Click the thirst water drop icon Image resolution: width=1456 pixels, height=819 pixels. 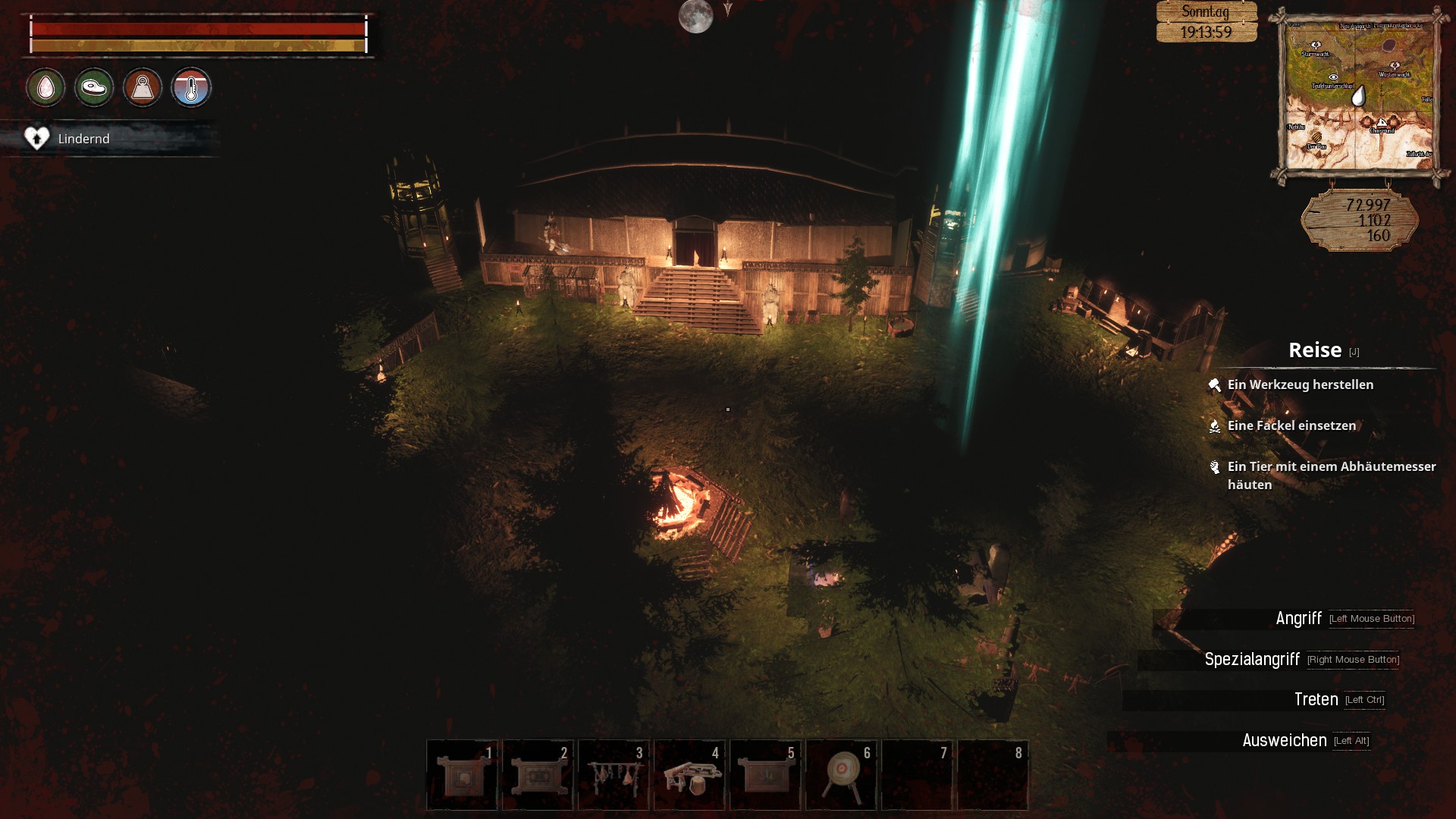(x=45, y=88)
